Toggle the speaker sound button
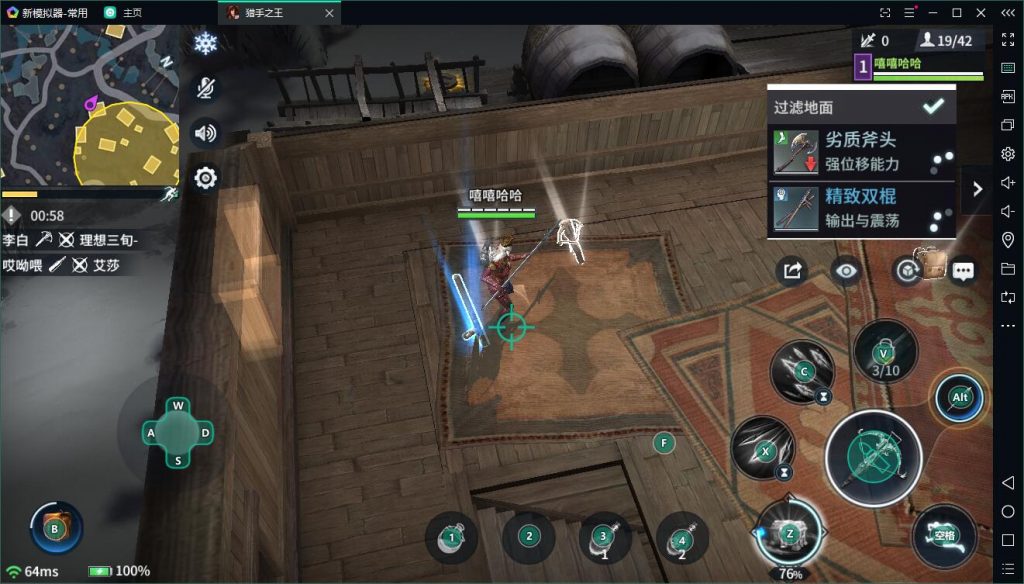This screenshot has height=584, width=1024. click(x=205, y=132)
